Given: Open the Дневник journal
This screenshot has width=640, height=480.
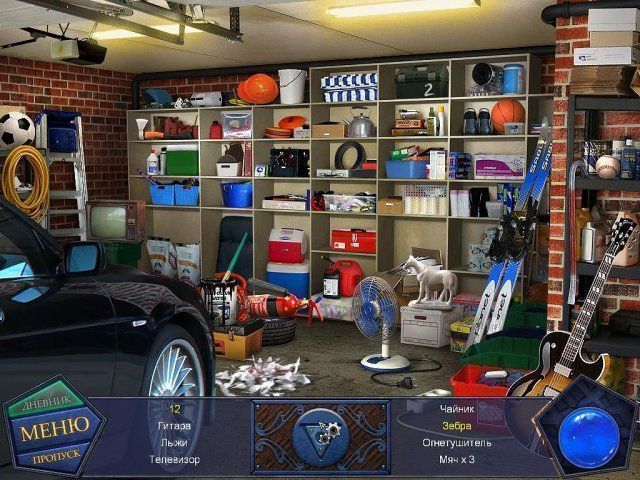Looking at the screenshot, I should (46, 400).
